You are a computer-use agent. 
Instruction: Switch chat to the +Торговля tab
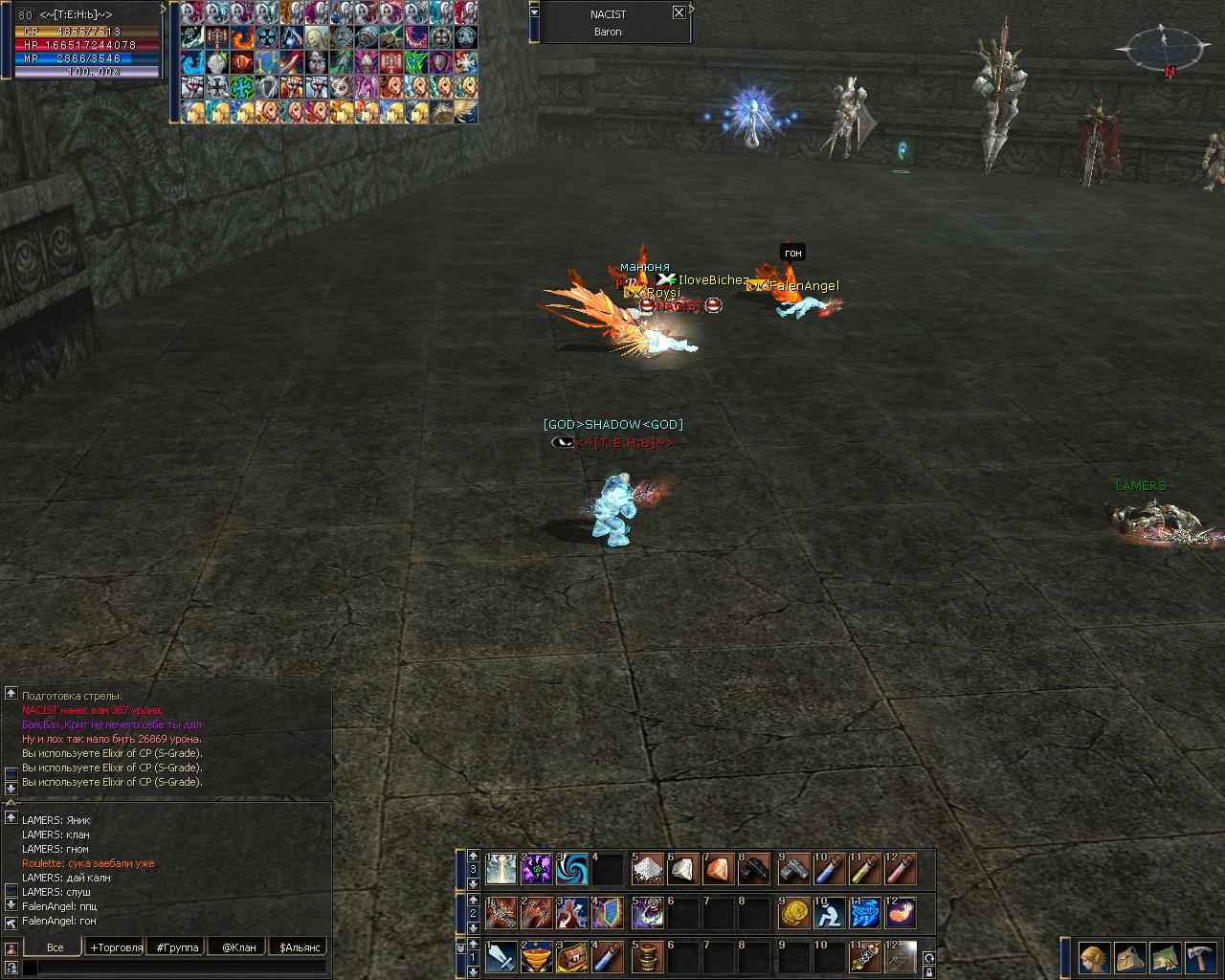pyautogui.click(x=116, y=947)
